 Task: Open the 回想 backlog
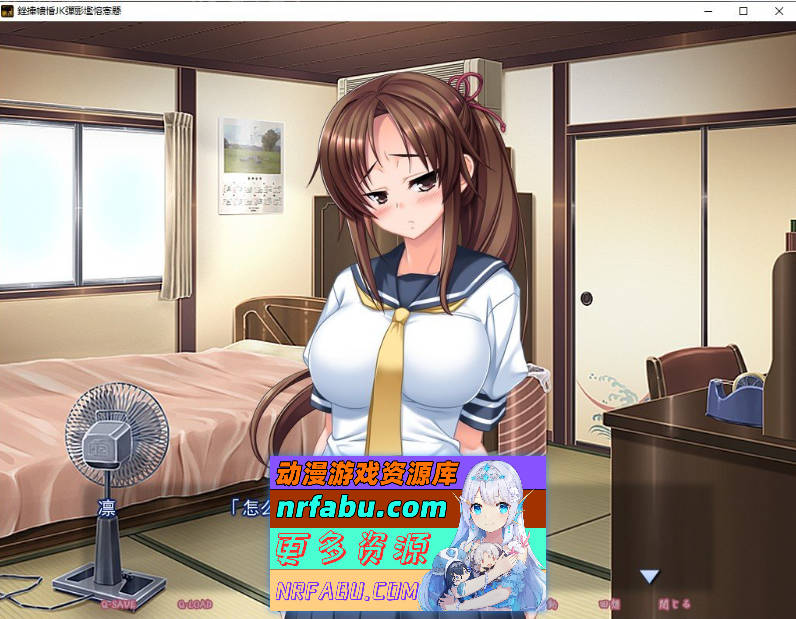click(609, 604)
